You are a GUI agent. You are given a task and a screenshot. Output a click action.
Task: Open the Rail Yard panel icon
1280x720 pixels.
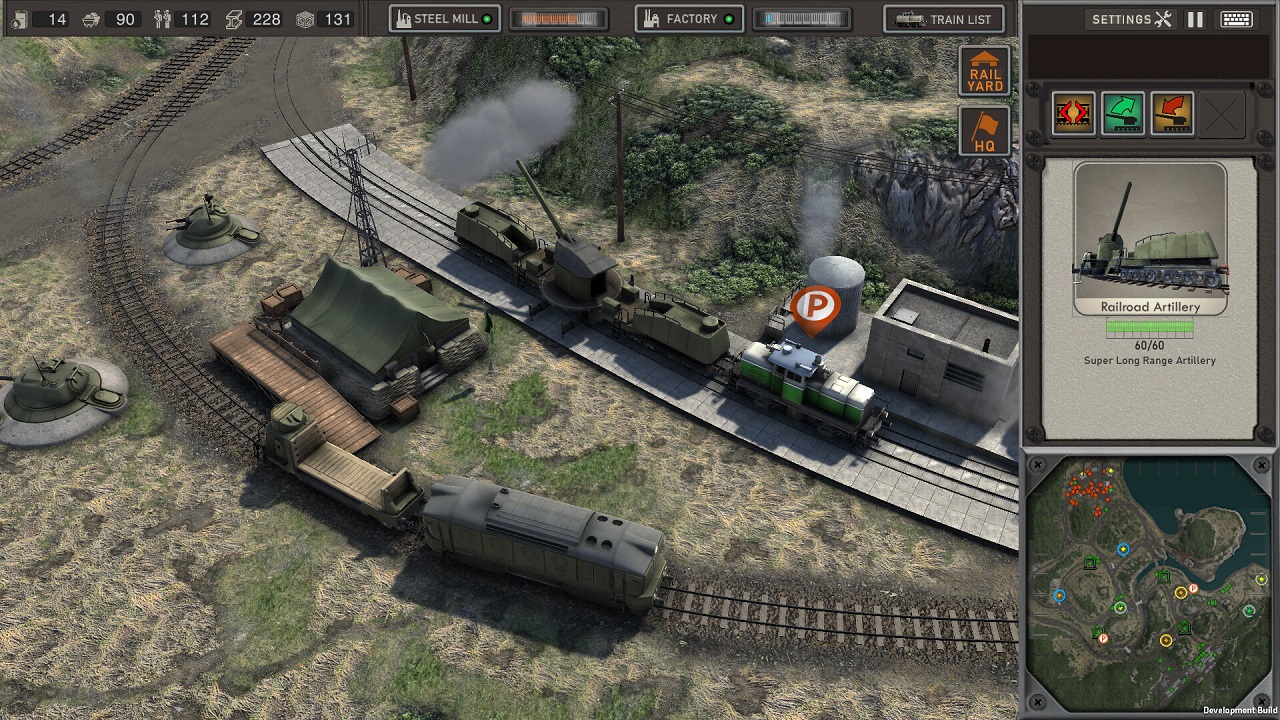click(x=984, y=71)
